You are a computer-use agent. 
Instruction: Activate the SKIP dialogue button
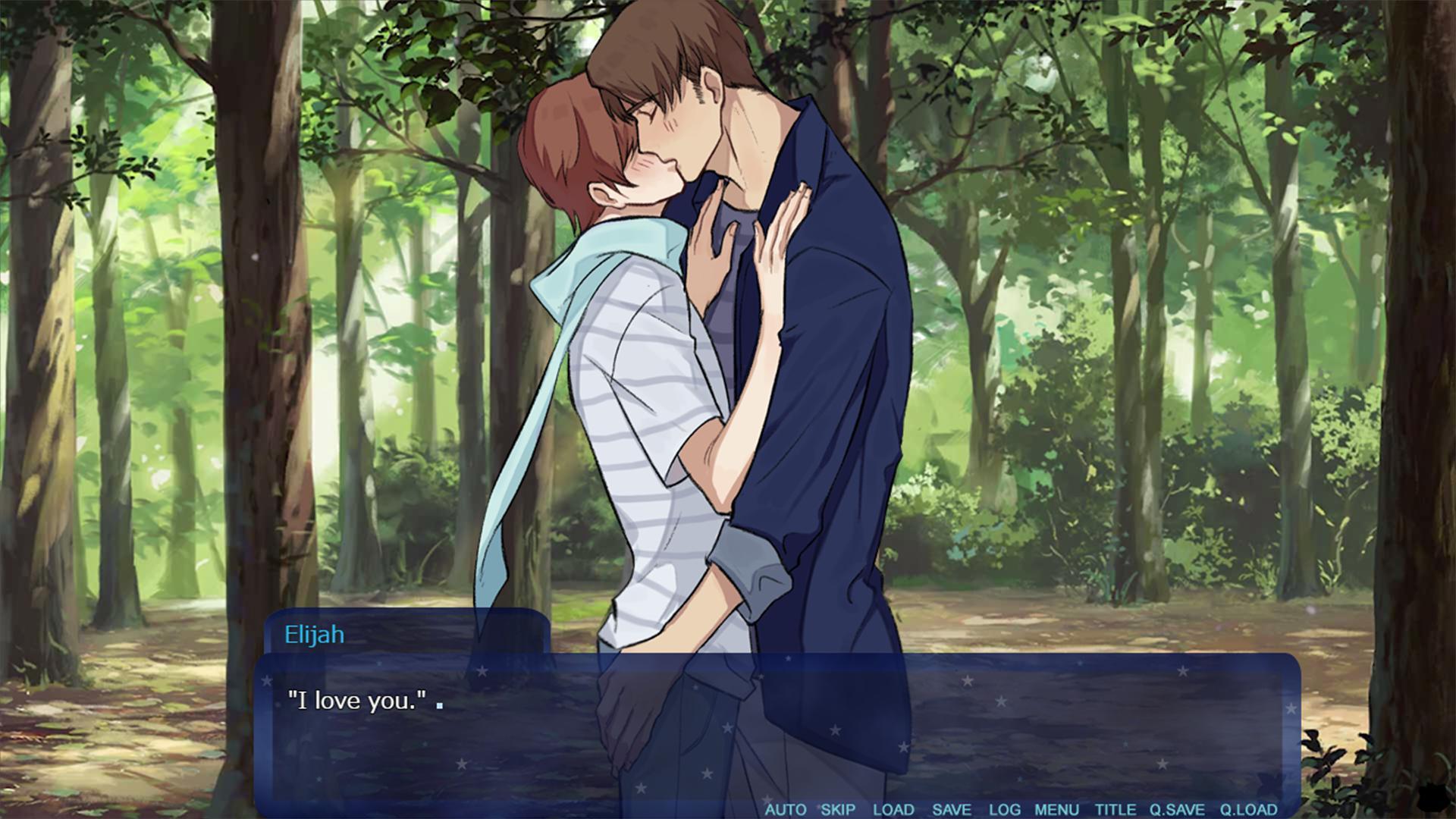(838, 809)
